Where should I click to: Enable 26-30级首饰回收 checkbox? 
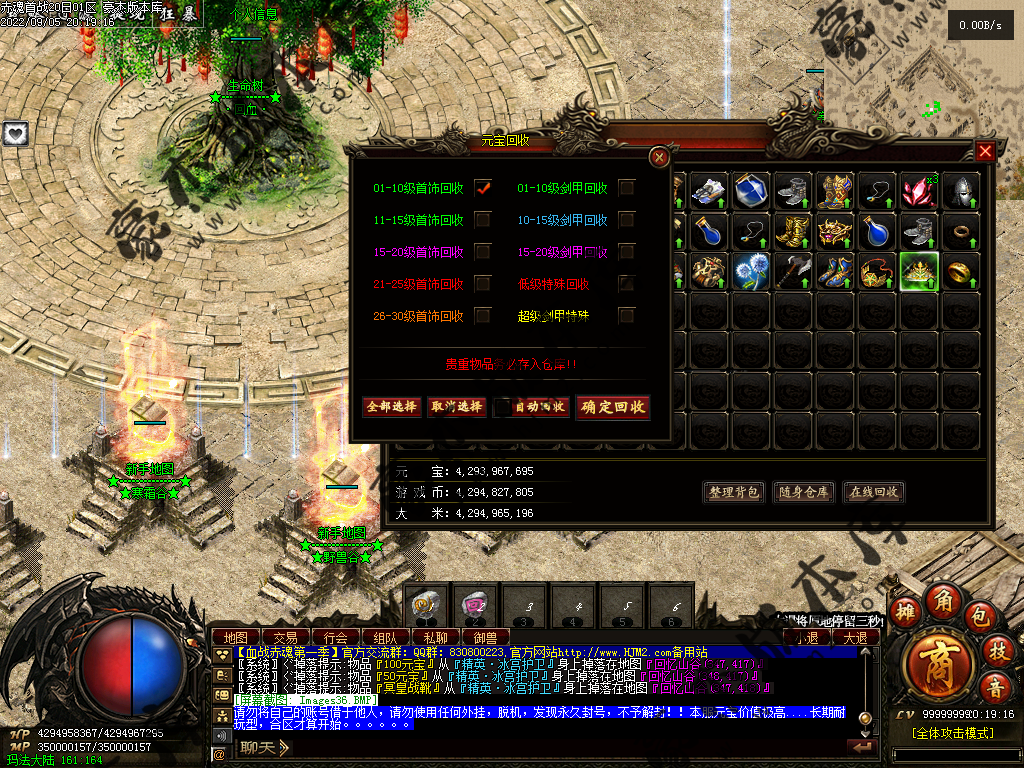click(483, 316)
